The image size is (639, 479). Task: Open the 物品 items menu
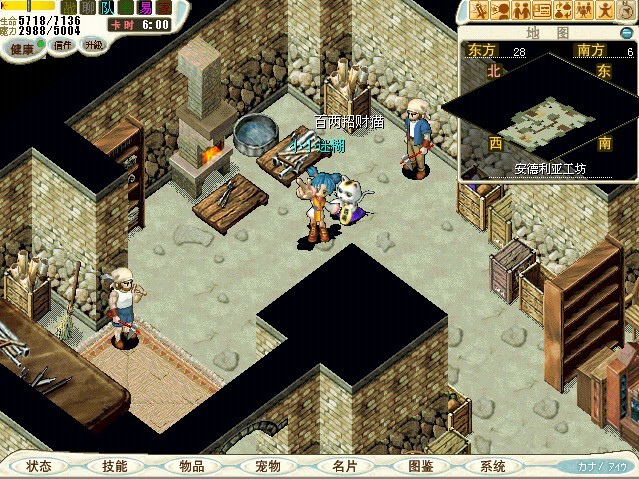click(191, 466)
